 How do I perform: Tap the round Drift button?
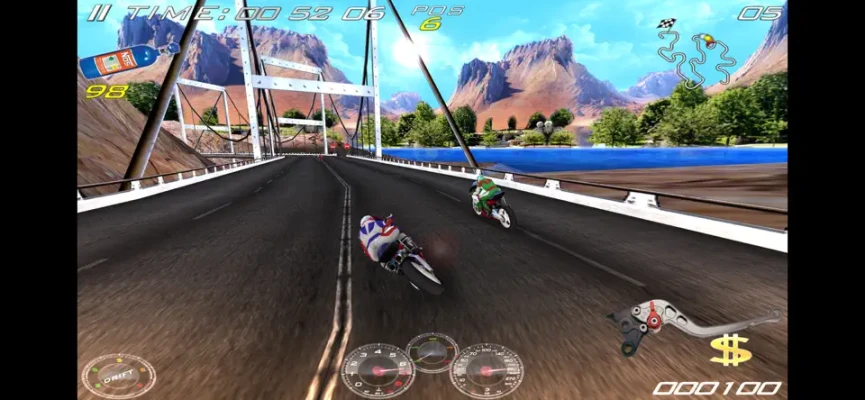pyautogui.click(x=118, y=376)
